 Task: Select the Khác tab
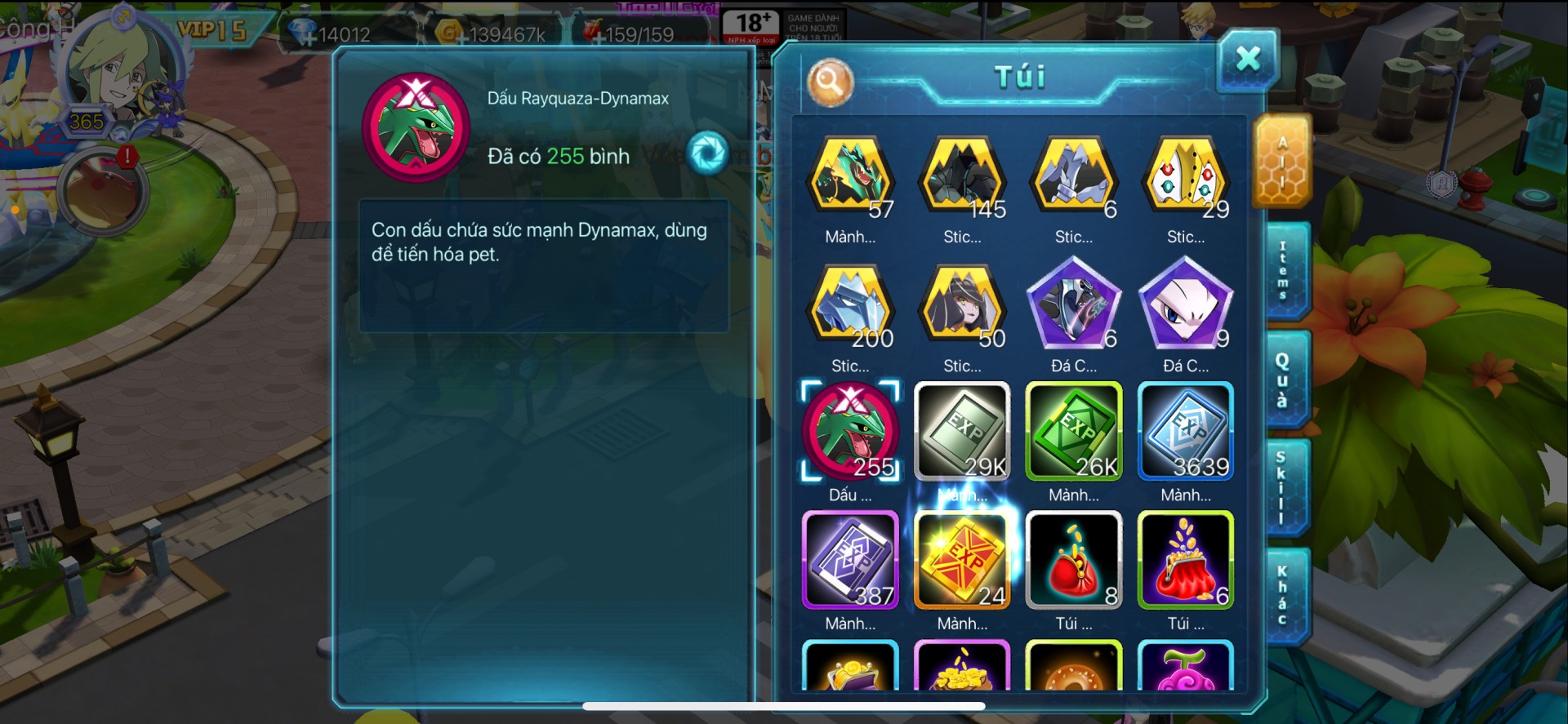pos(1283,596)
